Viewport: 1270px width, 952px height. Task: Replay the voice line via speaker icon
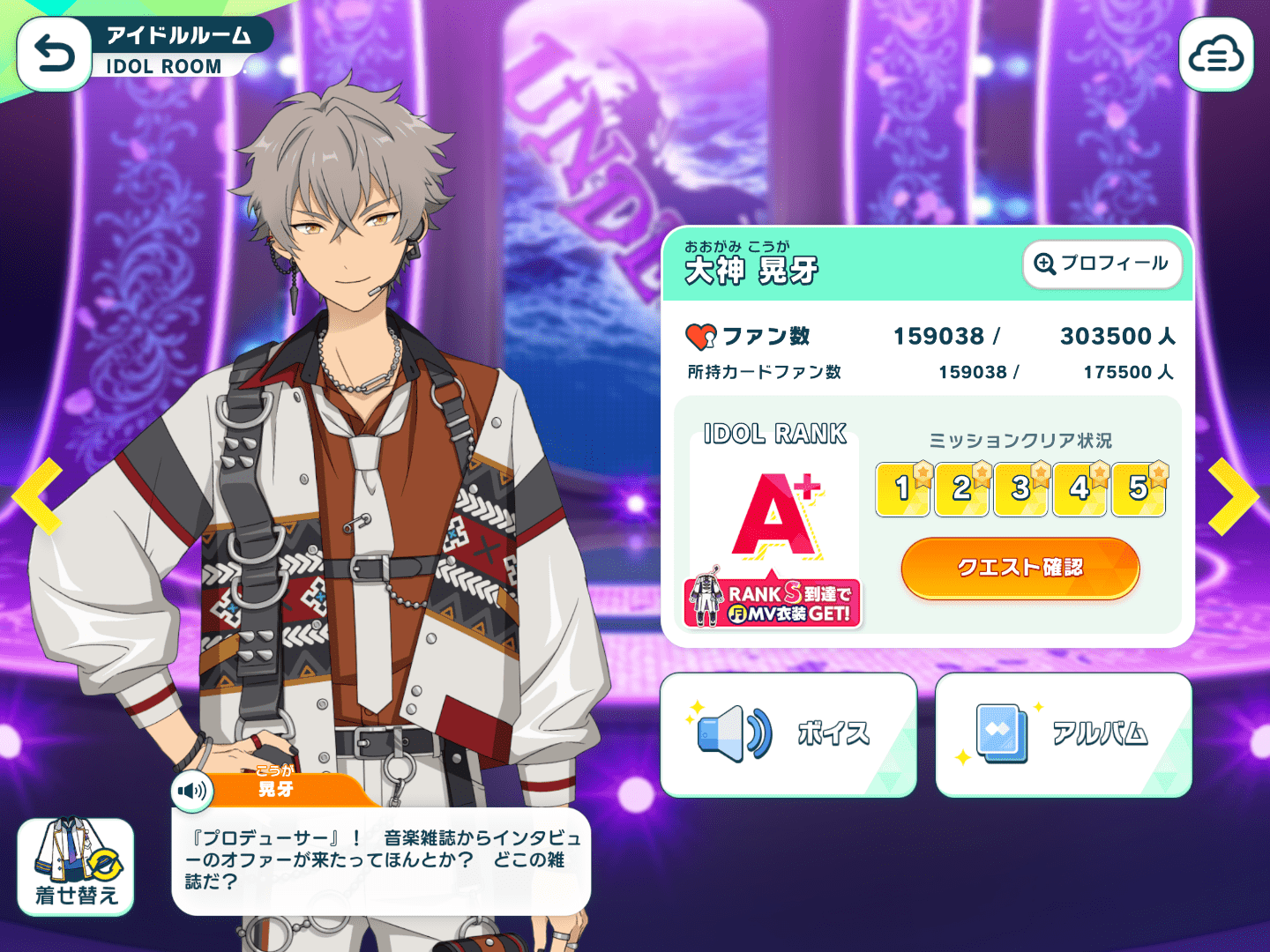click(x=191, y=790)
